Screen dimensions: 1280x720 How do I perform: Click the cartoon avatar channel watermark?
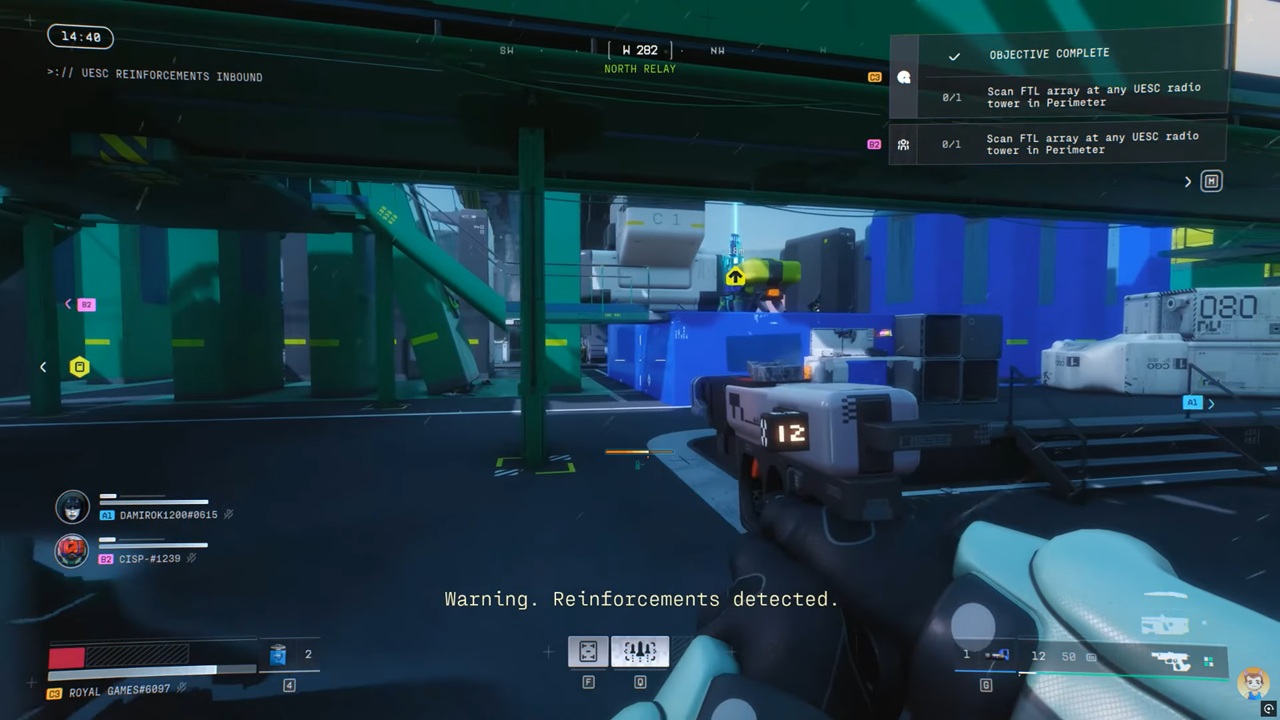(1253, 684)
